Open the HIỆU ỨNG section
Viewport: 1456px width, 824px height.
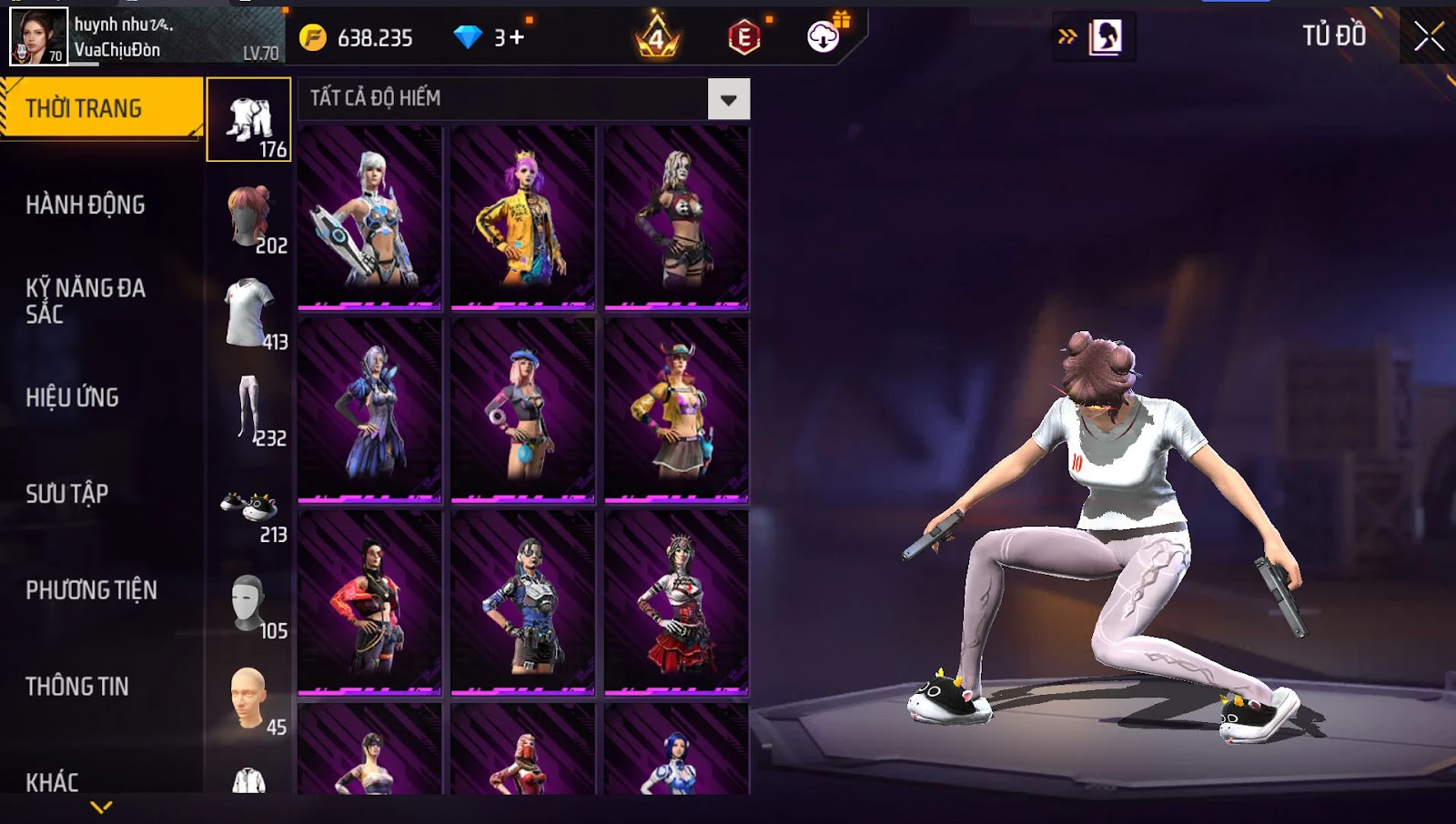(73, 397)
